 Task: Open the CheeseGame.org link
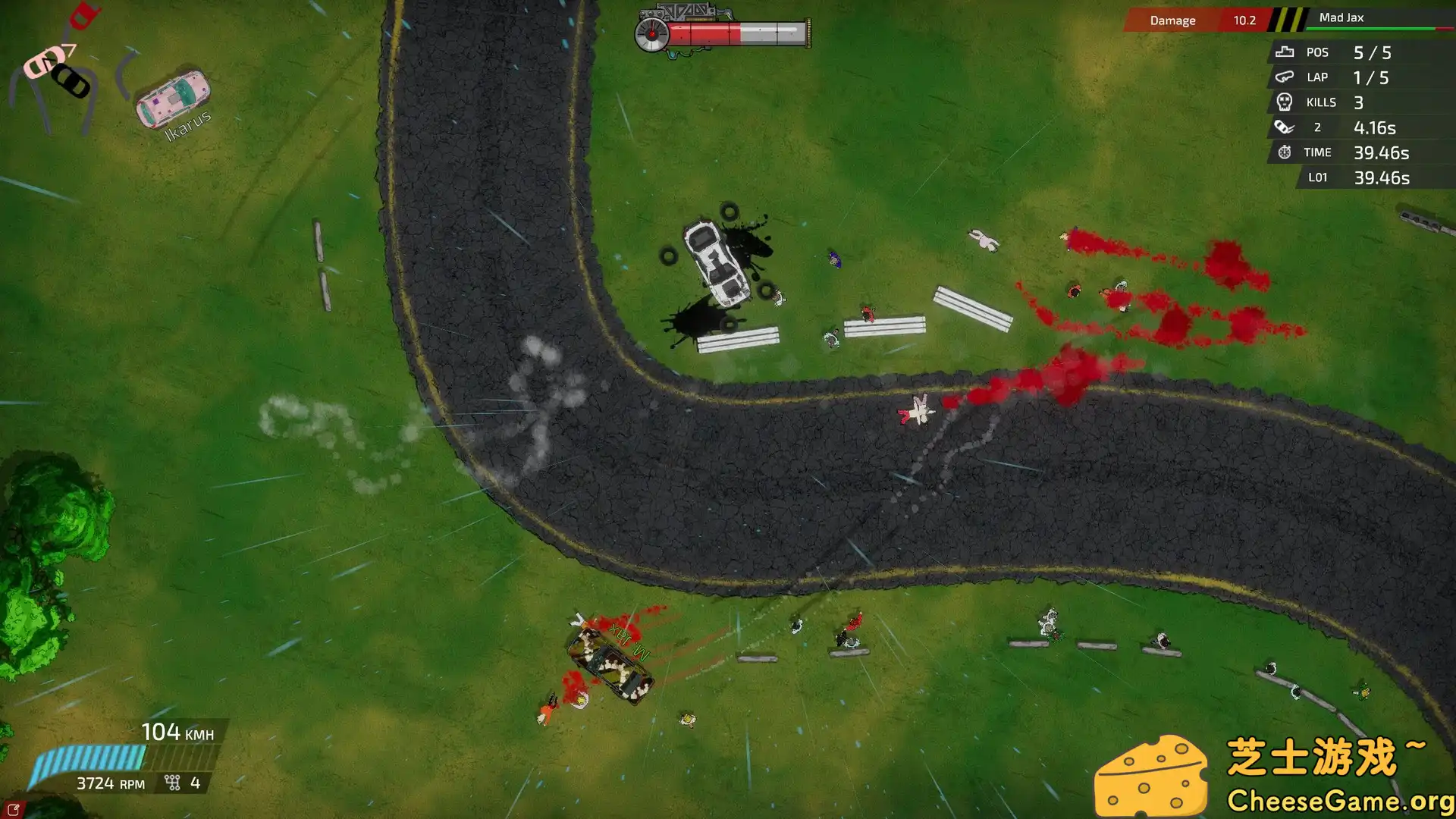click(x=1340, y=799)
